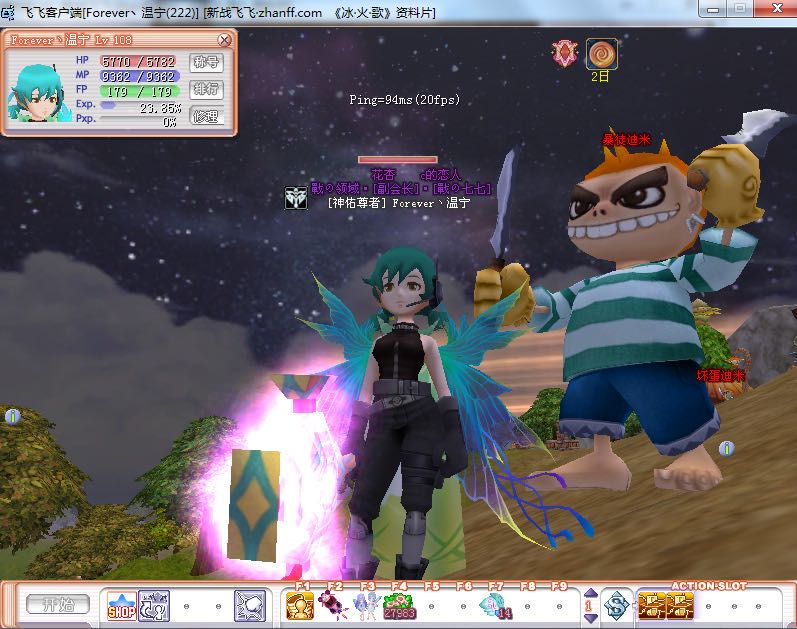Click the blue S action slot button
This screenshot has width=797, height=629.
click(x=618, y=605)
